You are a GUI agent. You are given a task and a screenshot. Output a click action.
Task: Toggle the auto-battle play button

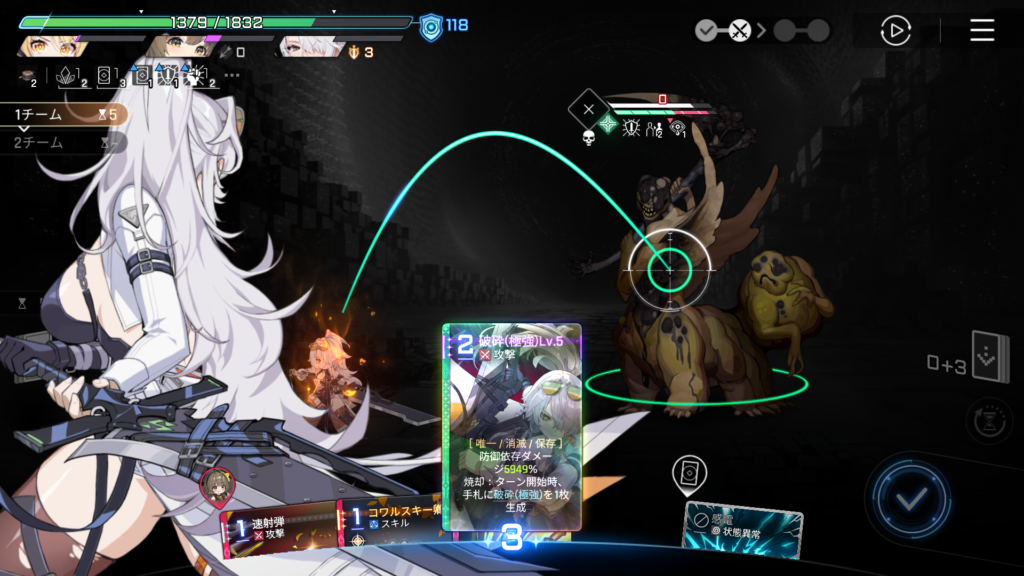click(895, 31)
